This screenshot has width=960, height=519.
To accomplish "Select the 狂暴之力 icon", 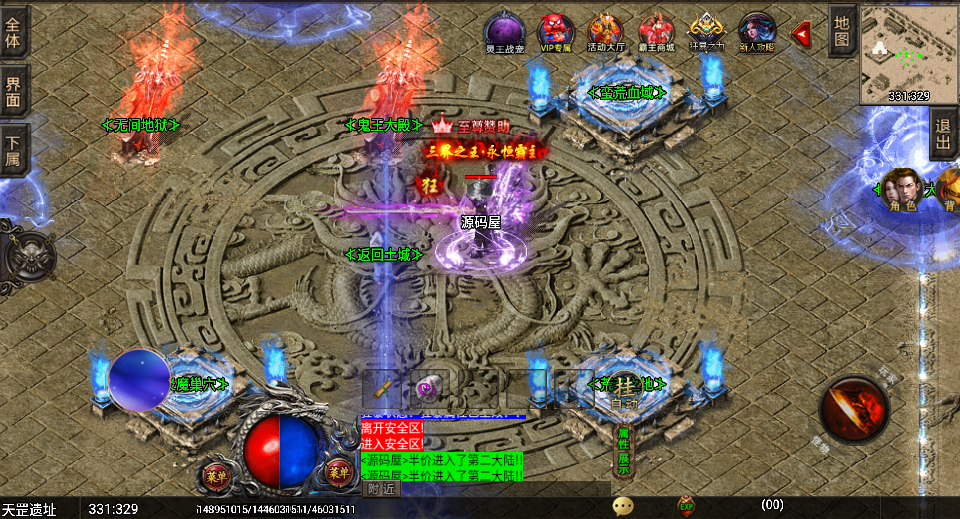I will [x=707, y=30].
